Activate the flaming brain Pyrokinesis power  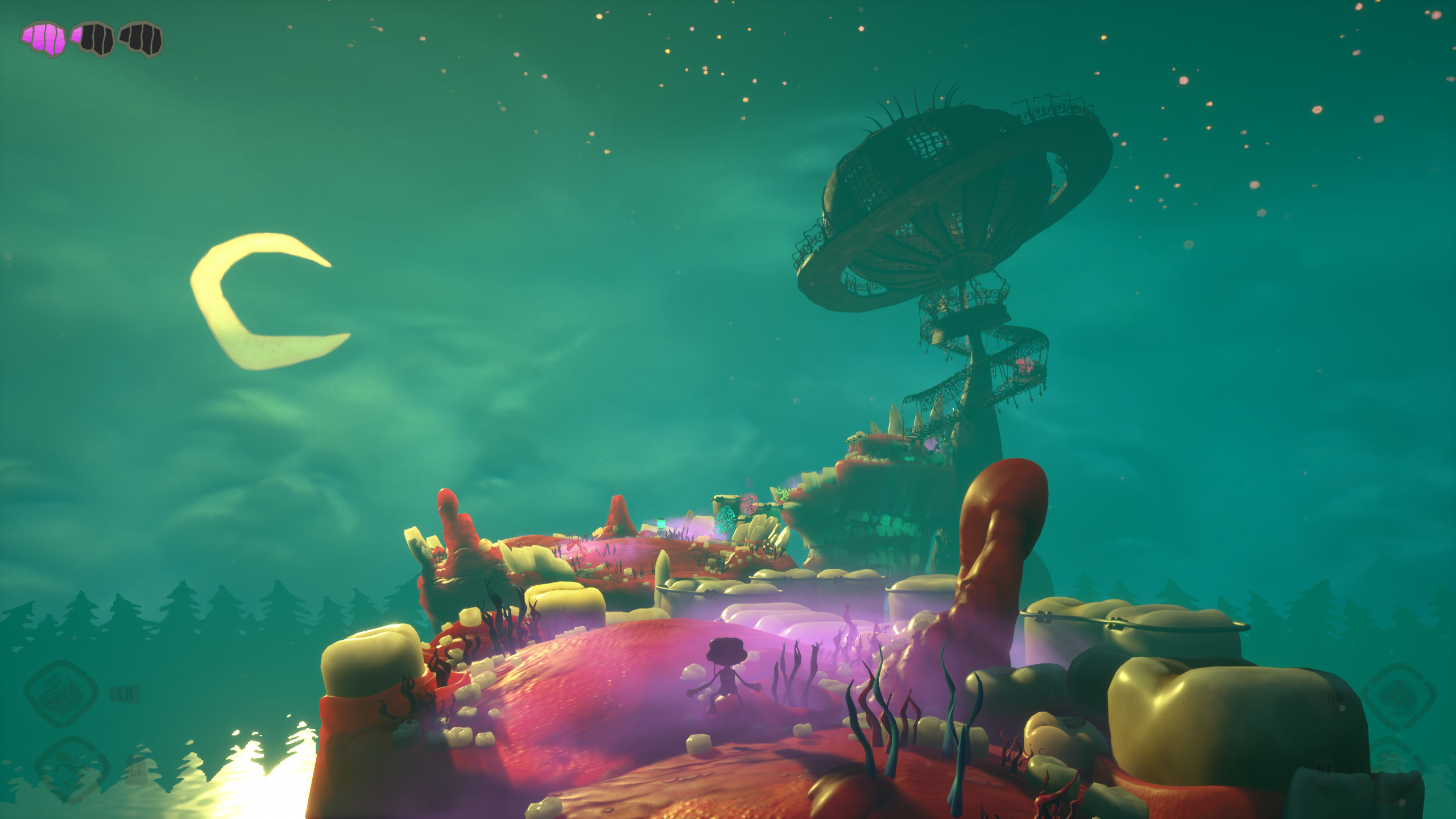(x=61, y=693)
